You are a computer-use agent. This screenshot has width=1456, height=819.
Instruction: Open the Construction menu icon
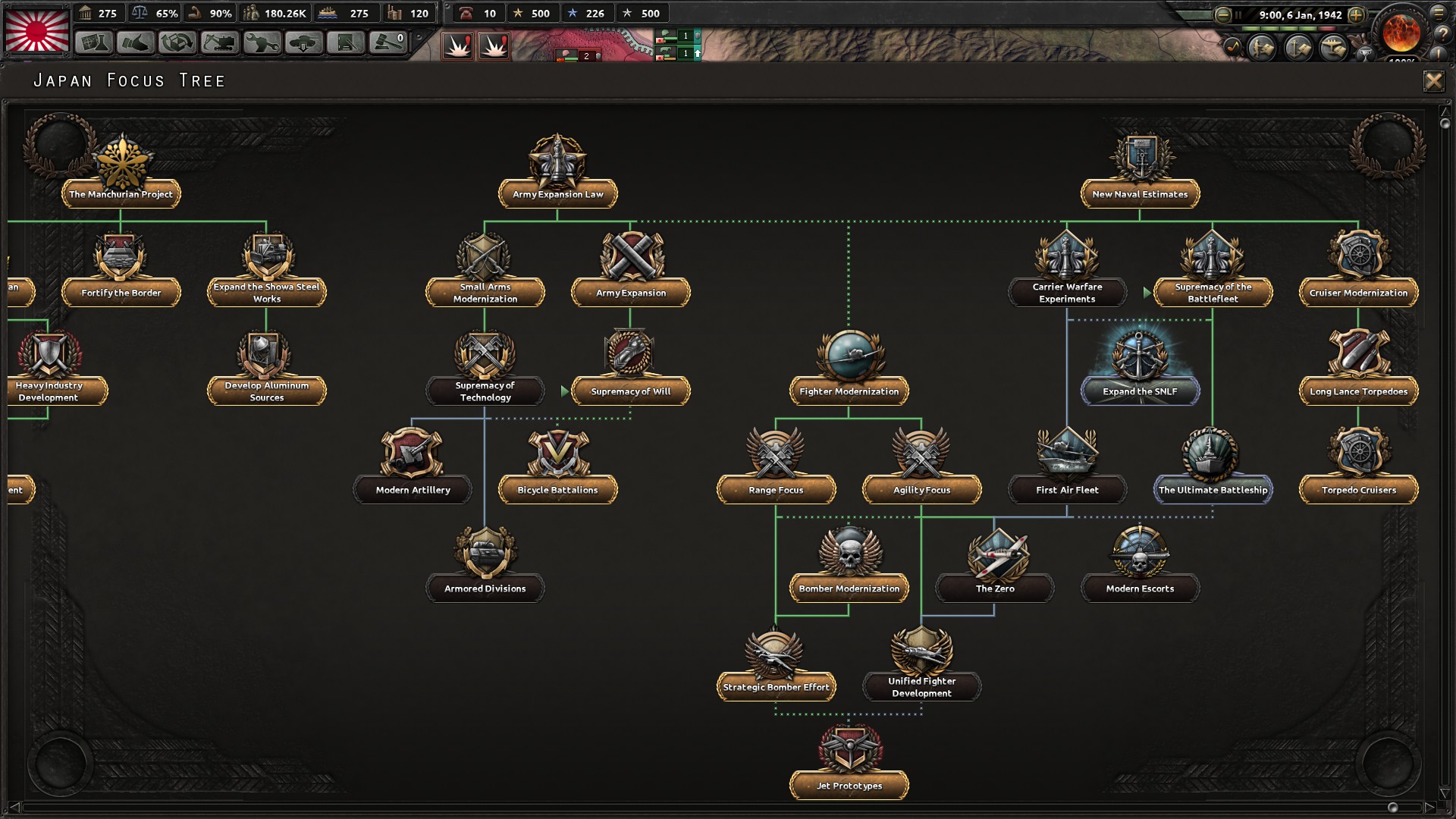218,42
